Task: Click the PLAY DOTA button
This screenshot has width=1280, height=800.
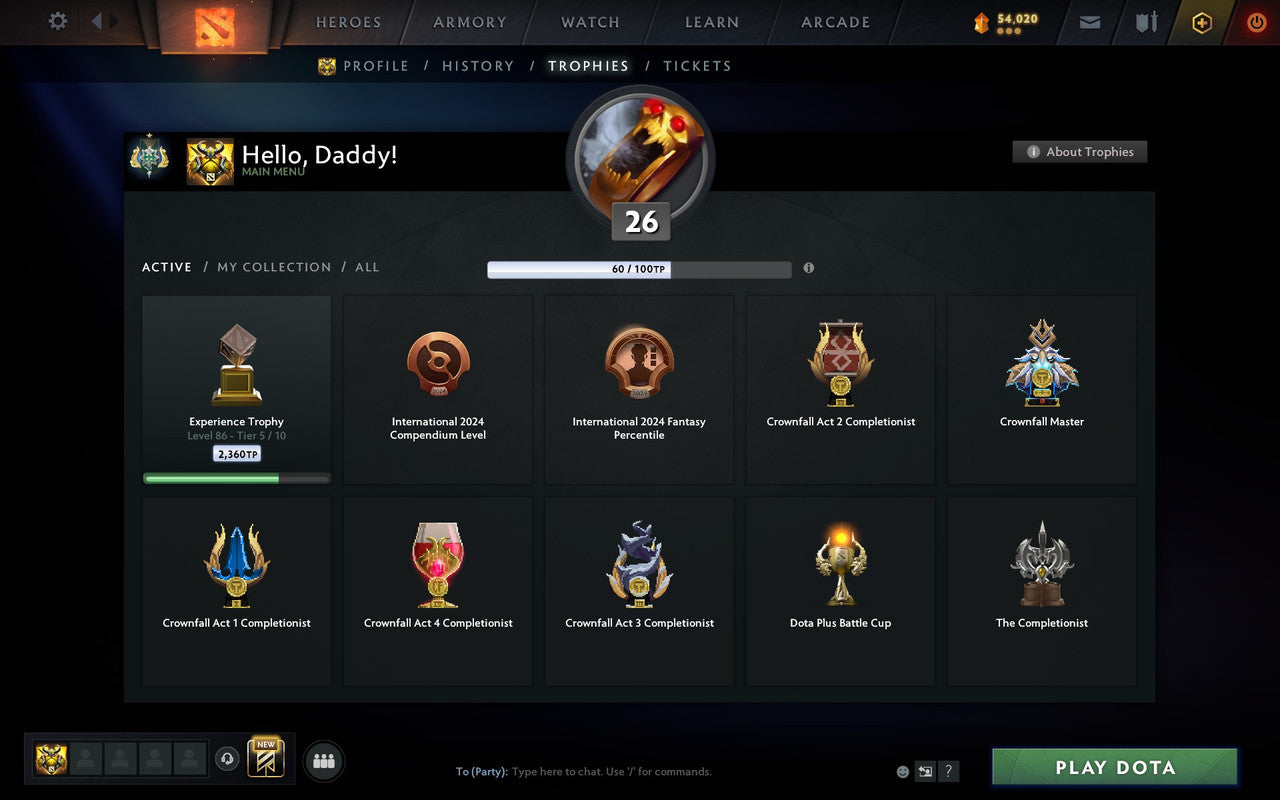Action: 1113,767
